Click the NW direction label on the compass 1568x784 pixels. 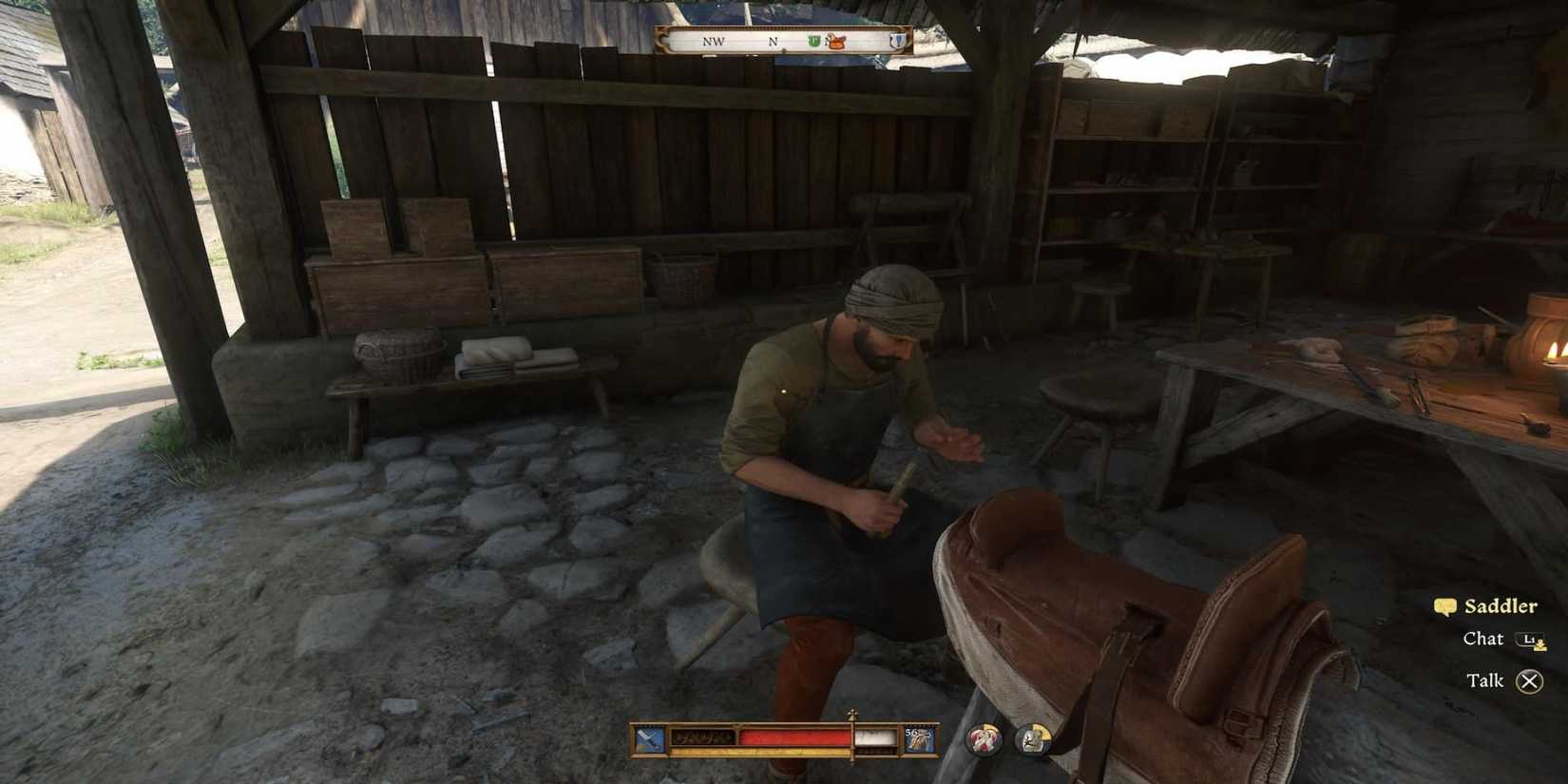point(714,42)
